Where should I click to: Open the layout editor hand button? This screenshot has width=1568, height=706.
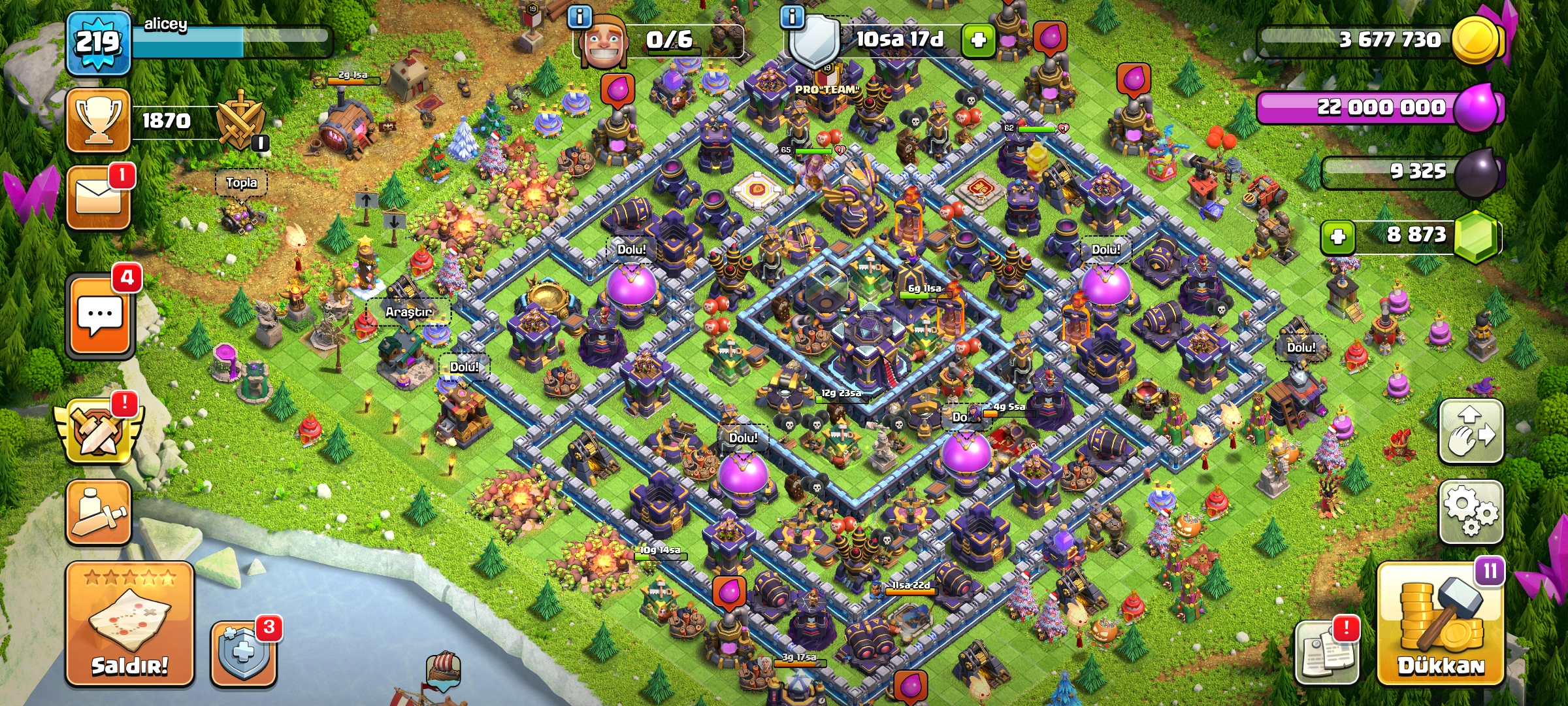(x=1471, y=431)
